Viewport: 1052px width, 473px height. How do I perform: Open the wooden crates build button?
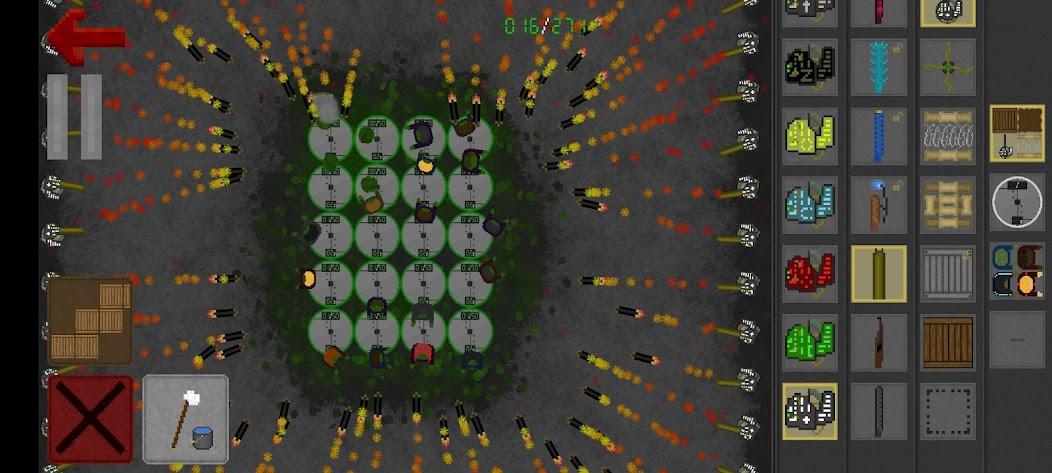90,320
